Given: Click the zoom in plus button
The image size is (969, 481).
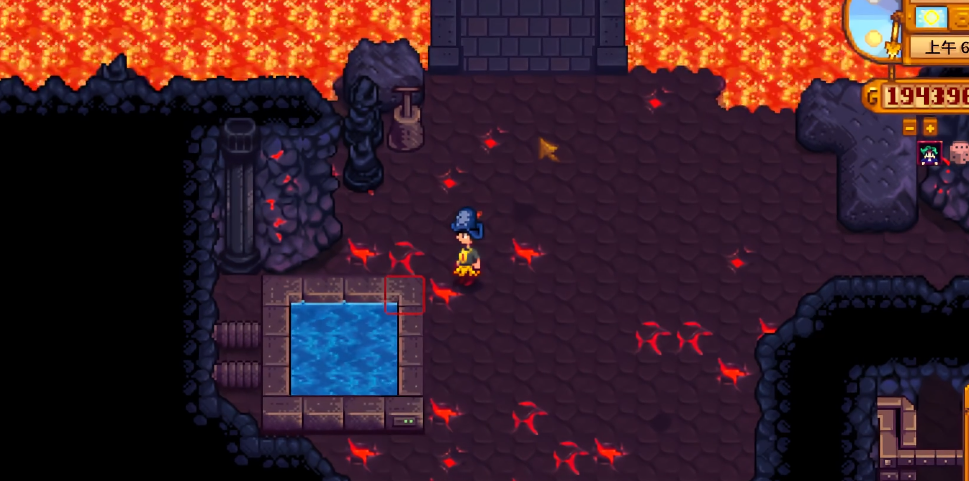Looking at the screenshot, I should point(929,127).
